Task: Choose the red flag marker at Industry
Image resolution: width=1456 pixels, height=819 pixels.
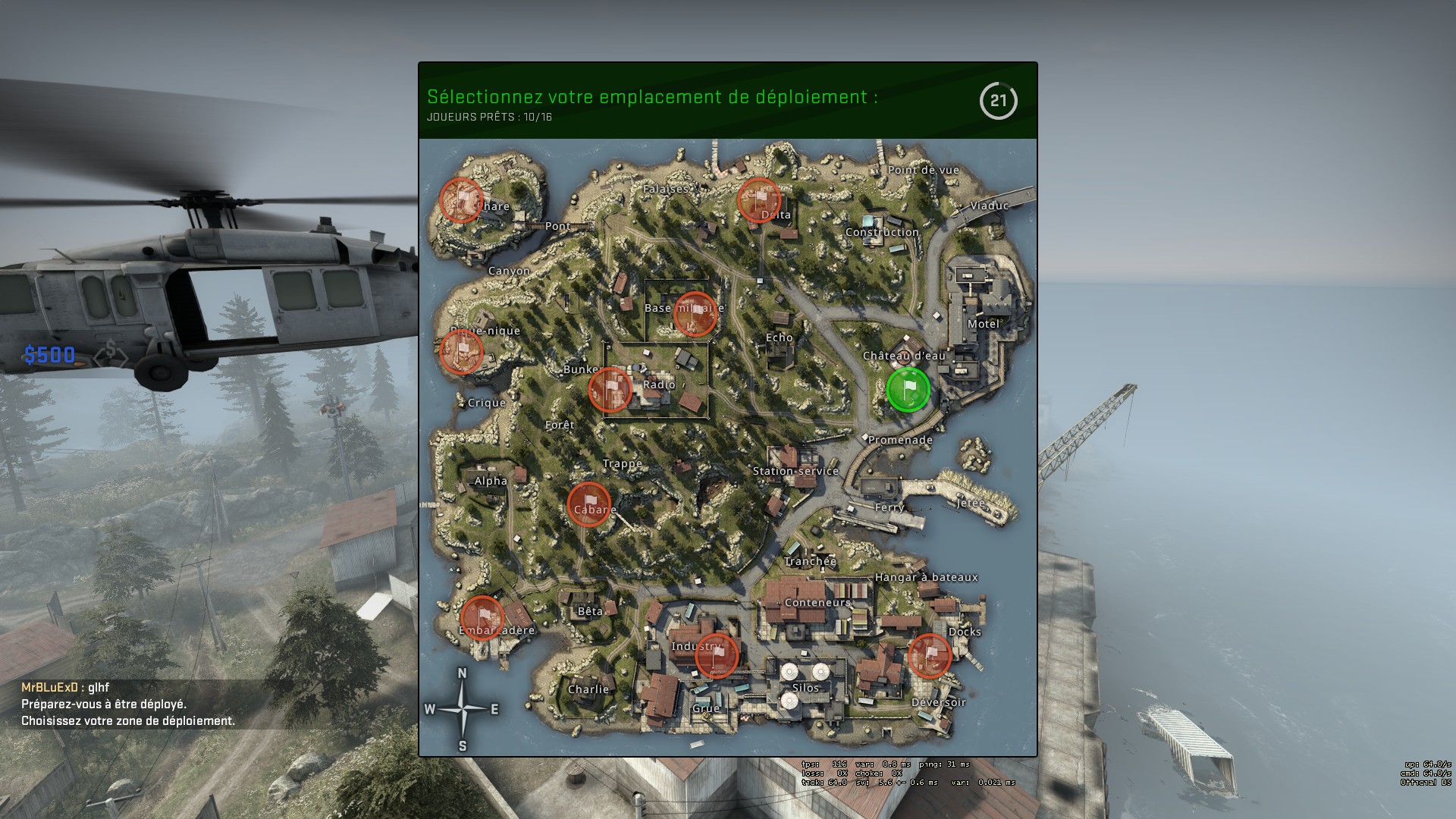Action: point(716,655)
